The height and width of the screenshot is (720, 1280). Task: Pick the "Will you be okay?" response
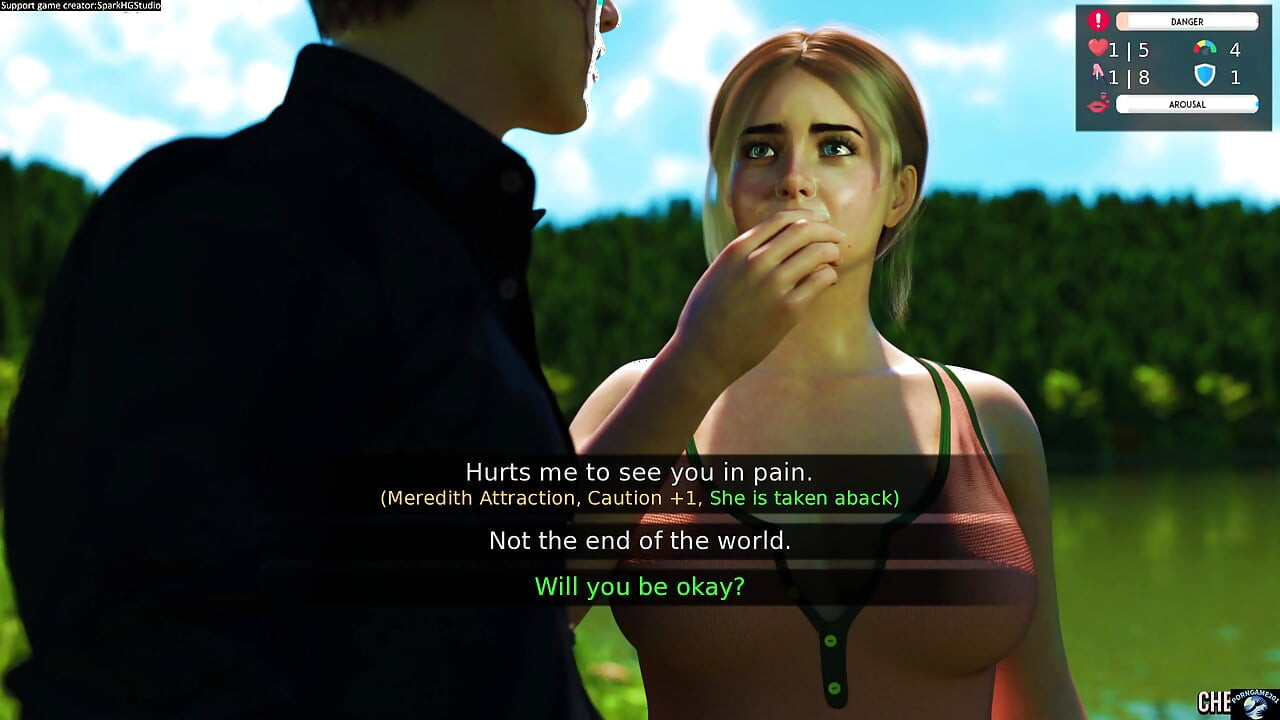[x=639, y=587]
